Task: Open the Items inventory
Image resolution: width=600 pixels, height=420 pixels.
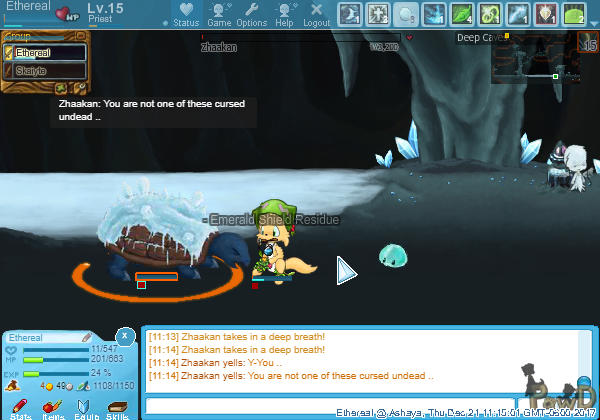Action: (53, 408)
